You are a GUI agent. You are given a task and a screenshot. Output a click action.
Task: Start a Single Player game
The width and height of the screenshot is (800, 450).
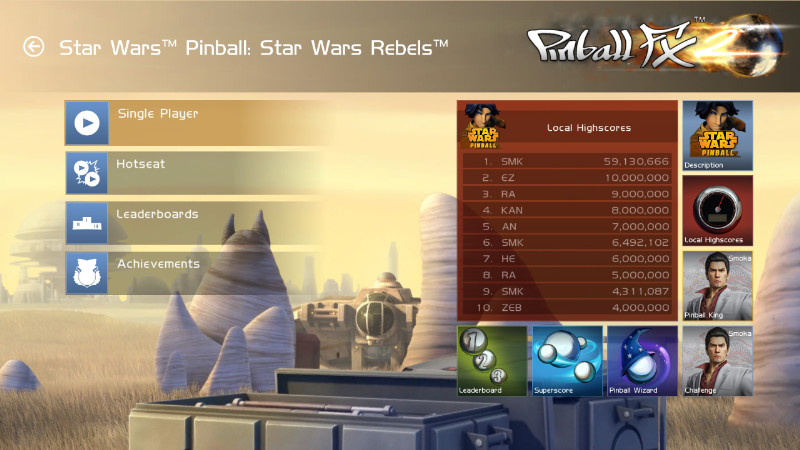pyautogui.click(x=190, y=122)
